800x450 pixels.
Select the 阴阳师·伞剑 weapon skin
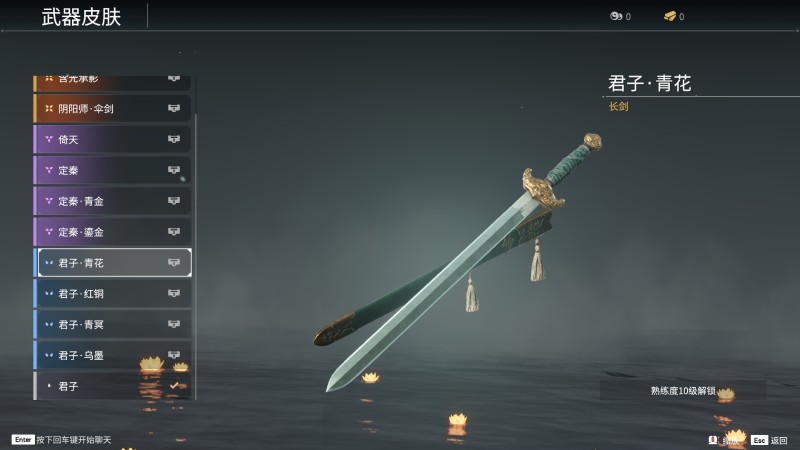[x=112, y=108]
